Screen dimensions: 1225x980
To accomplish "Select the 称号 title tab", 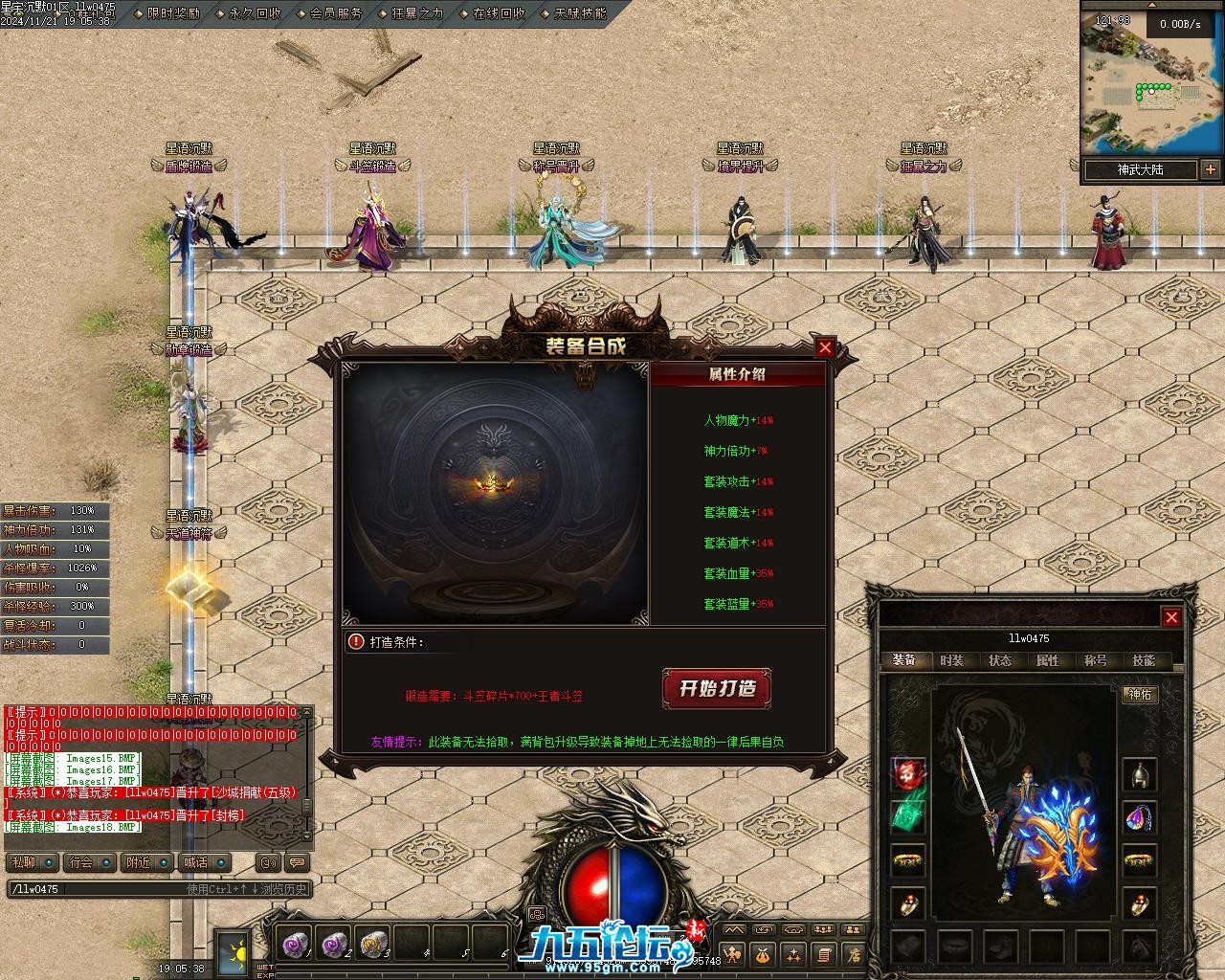I will click(1096, 660).
